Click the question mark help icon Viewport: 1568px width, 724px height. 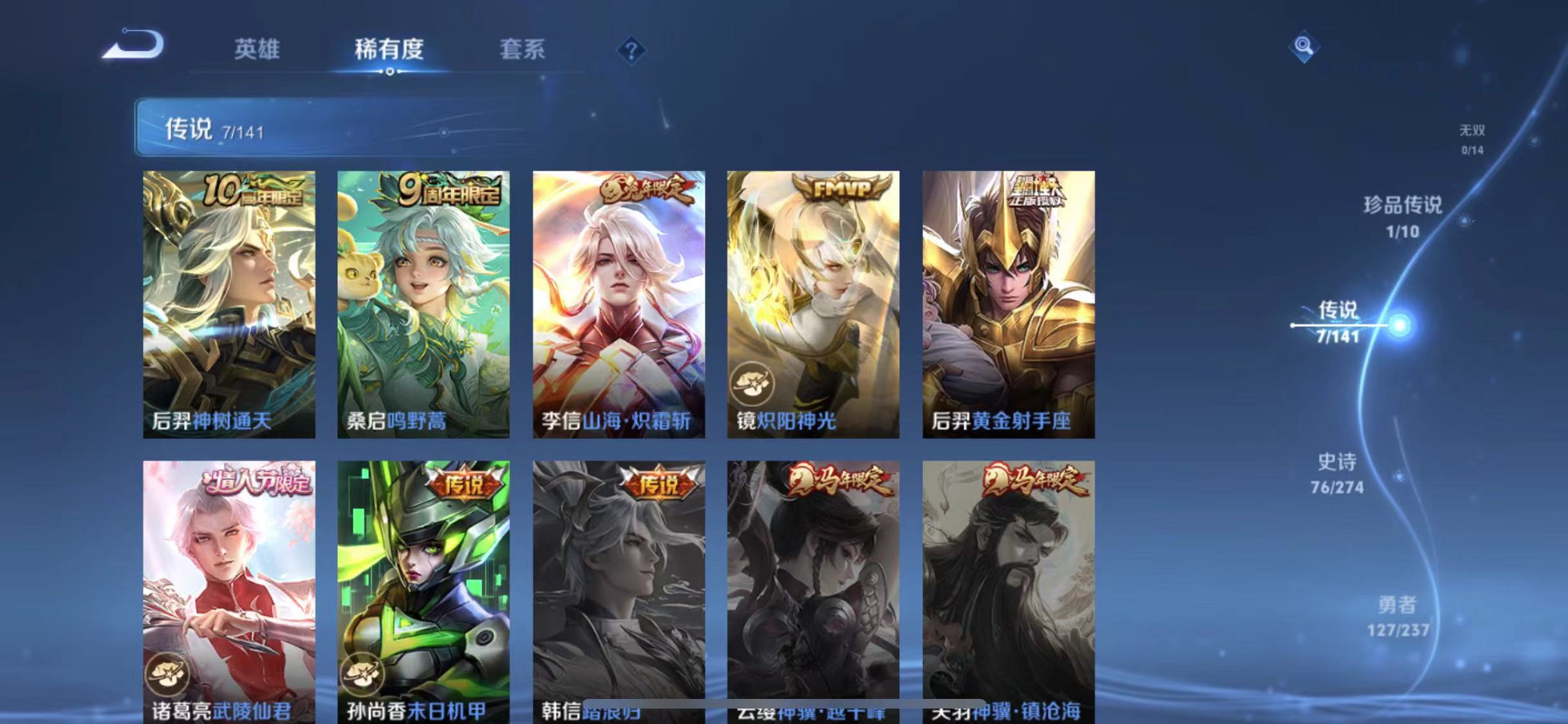coord(633,50)
